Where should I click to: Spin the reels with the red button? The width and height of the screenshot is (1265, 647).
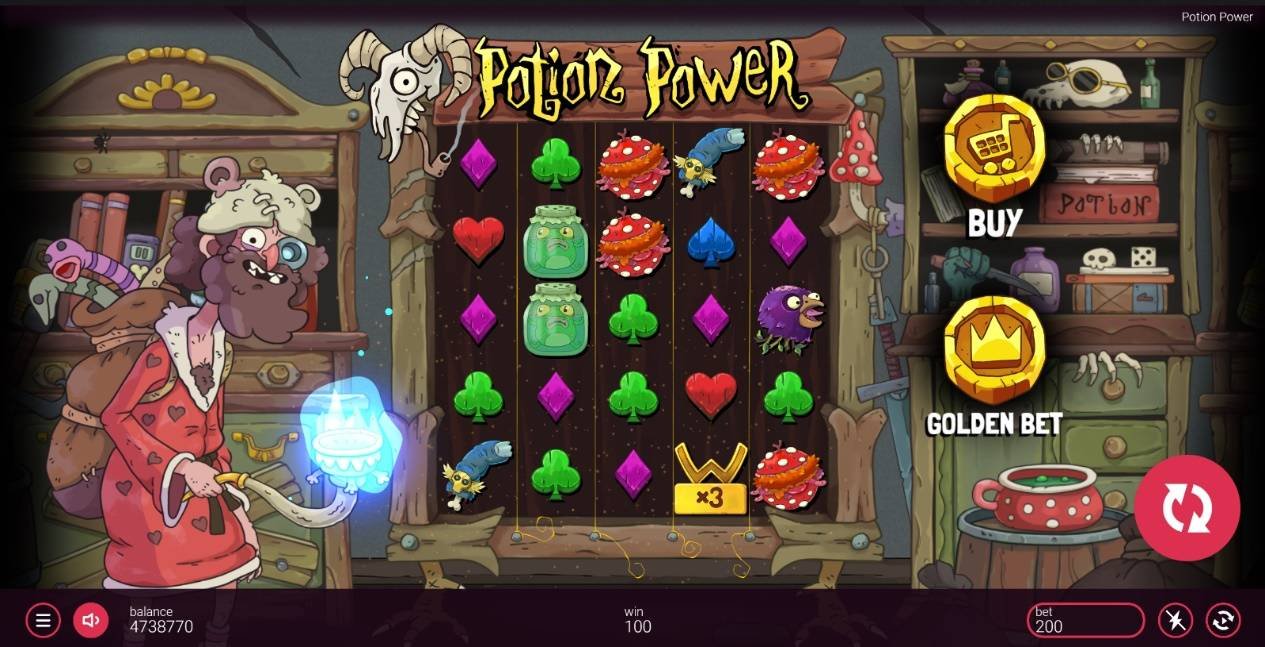click(x=1187, y=508)
